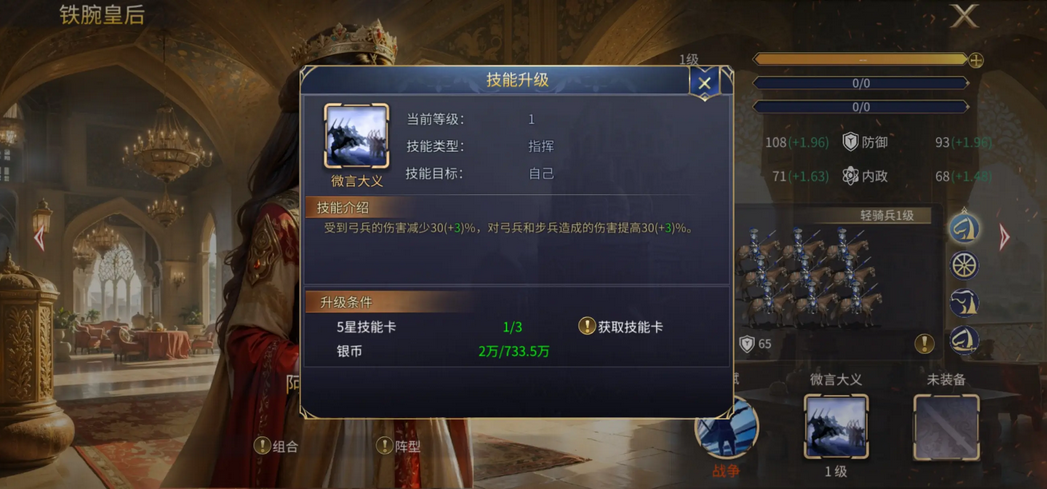Select the highlighted horse head troop icon
The width and height of the screenshot is (1047, 489).
964,228
